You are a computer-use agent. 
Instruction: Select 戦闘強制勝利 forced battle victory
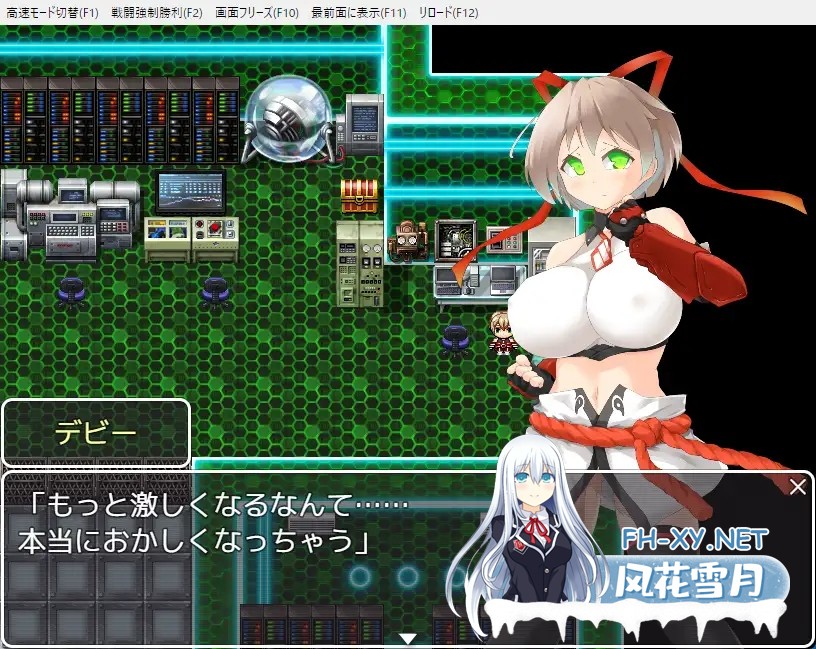click(158, 13)
